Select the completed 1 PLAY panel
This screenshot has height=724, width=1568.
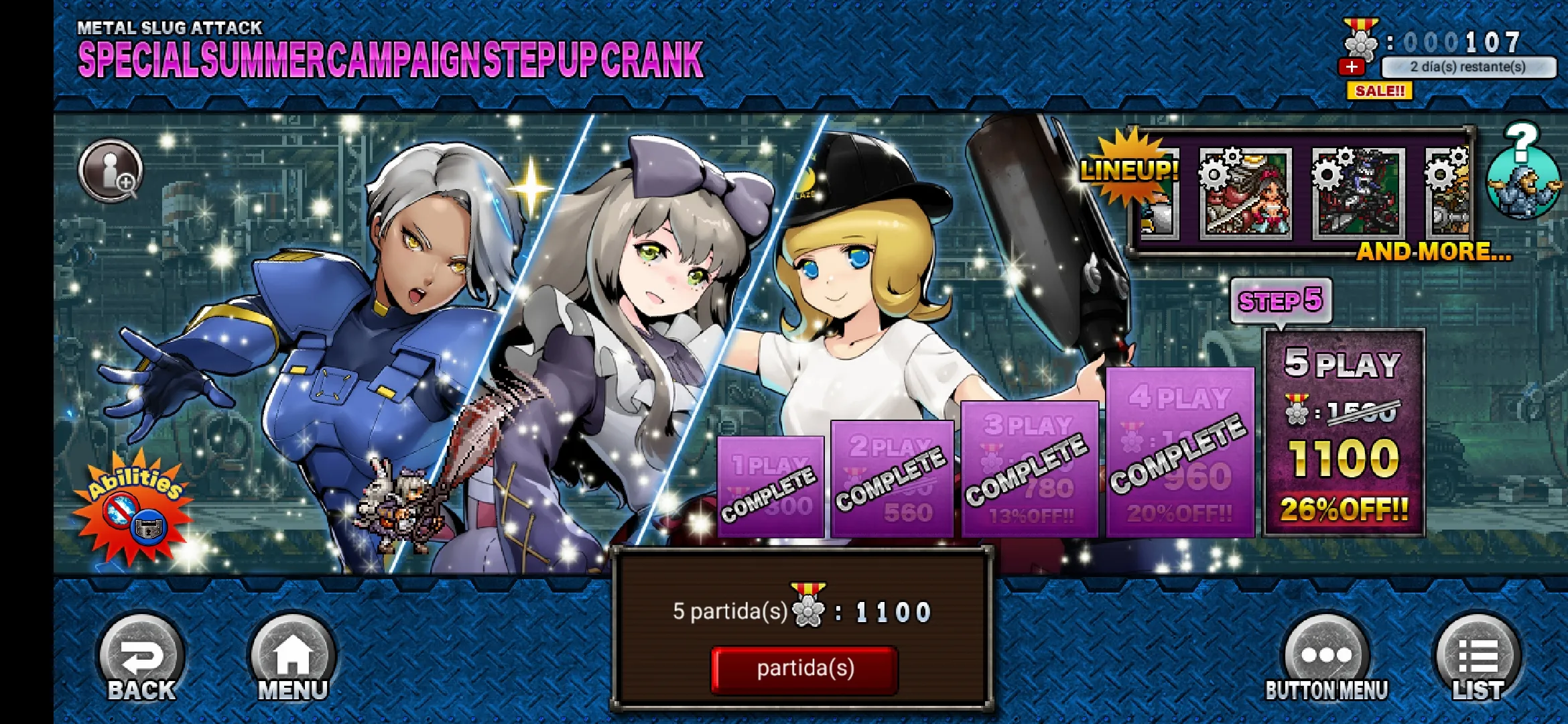(771, 487)
